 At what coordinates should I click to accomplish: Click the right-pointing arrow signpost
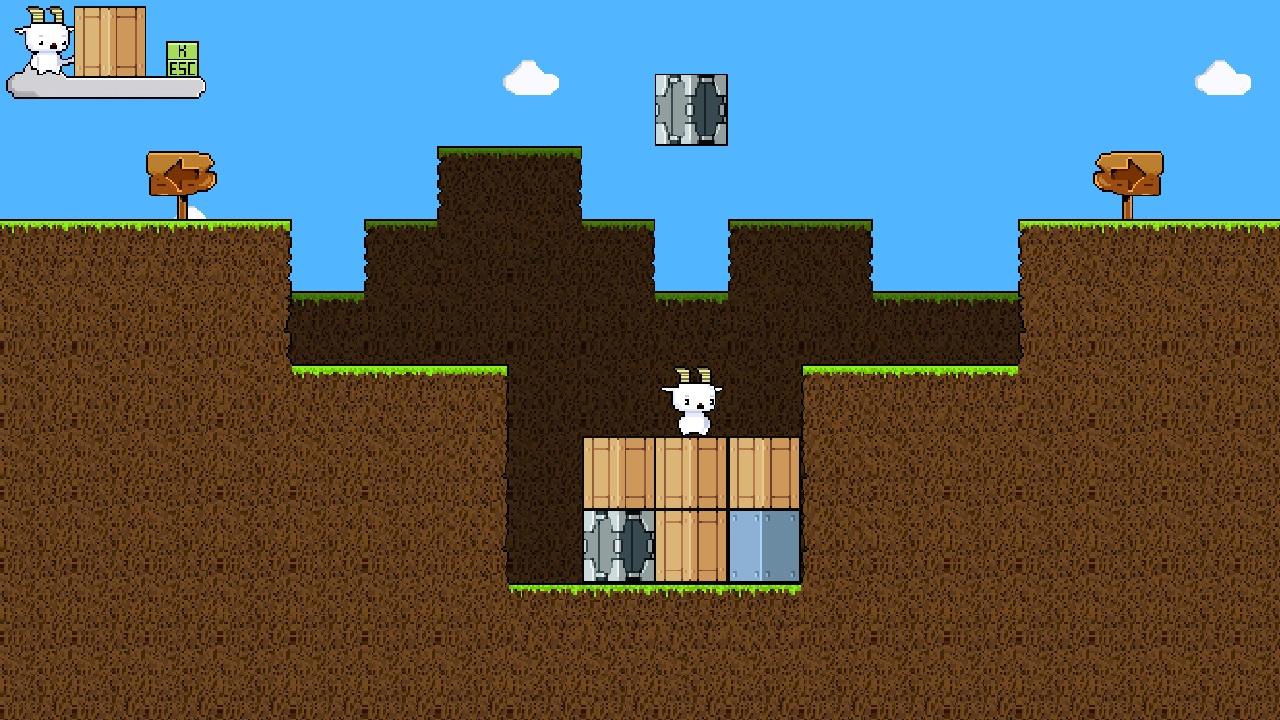coord(1130,172)
